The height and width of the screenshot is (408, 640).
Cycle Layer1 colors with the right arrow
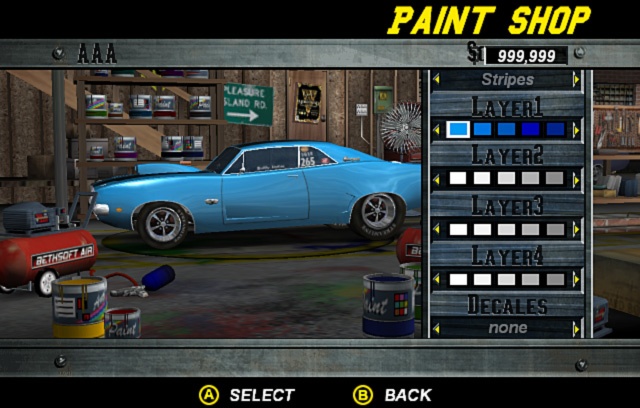coord(576,129)
